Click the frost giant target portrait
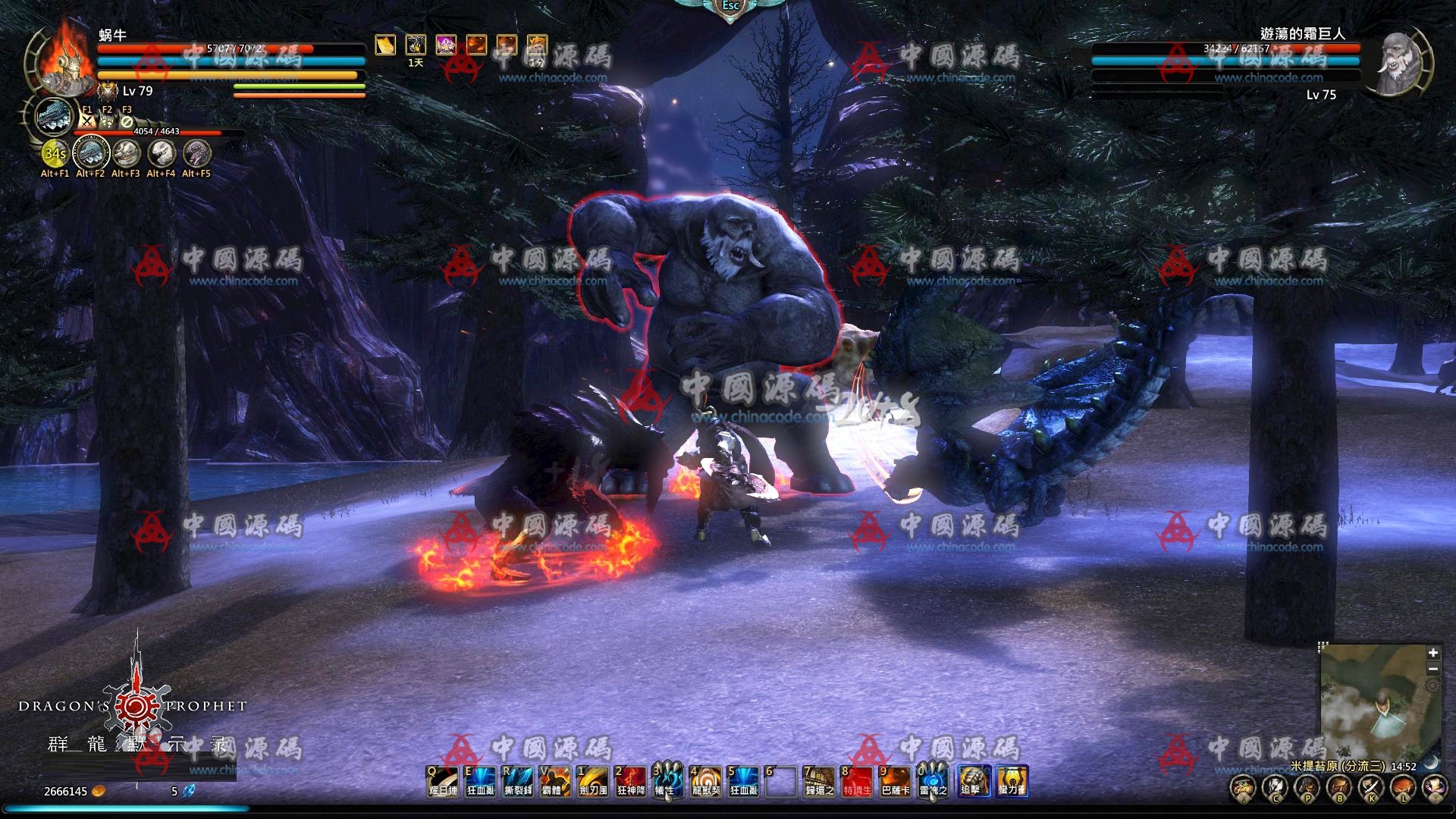 [1399, 64]
